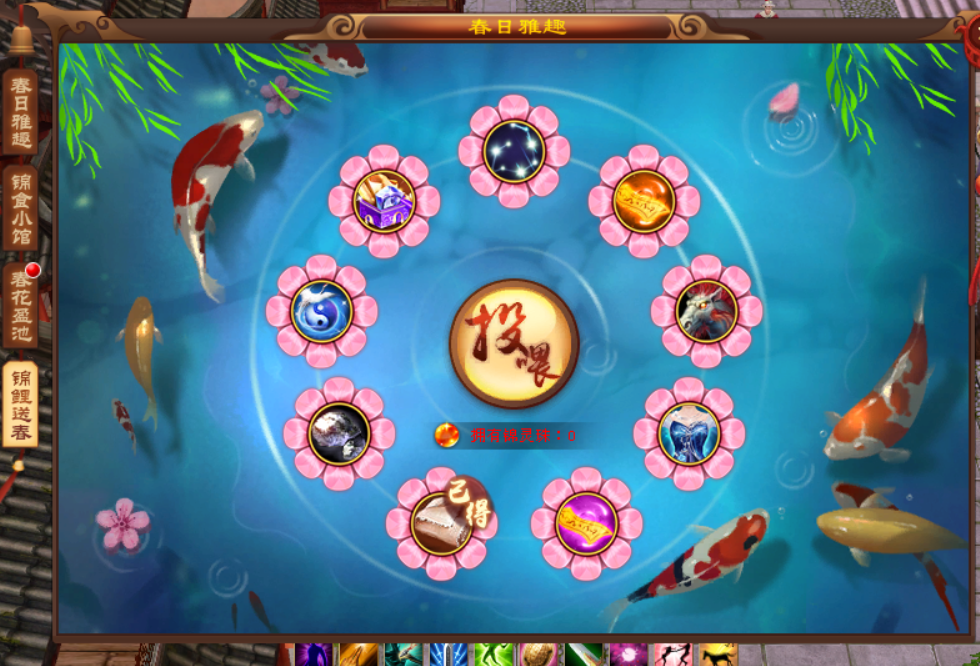The image size is (980, 666).
Task: Open the purple treasure chest prize
Action: pos(384,201)
